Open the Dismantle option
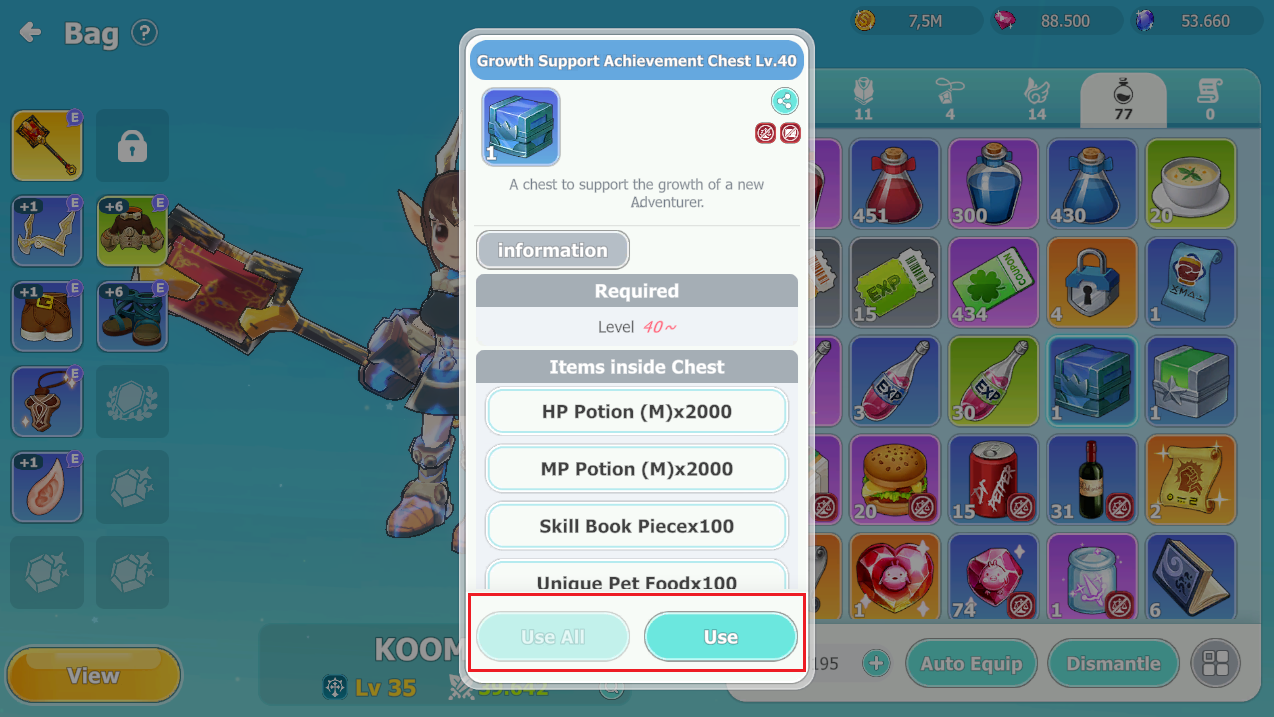This screenshot has width=1274, height=717. tap(1113, 664)
